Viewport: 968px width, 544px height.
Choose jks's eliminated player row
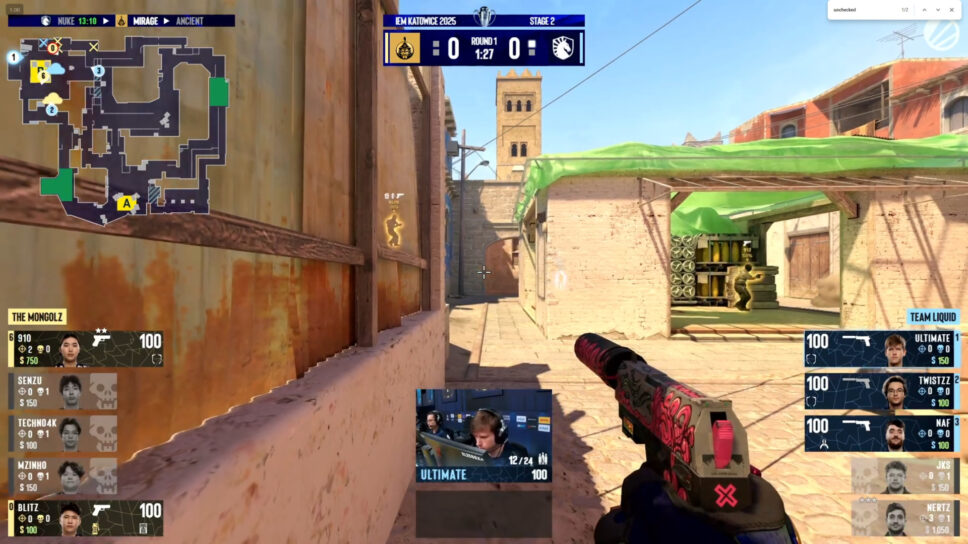(x=903, y=475)
